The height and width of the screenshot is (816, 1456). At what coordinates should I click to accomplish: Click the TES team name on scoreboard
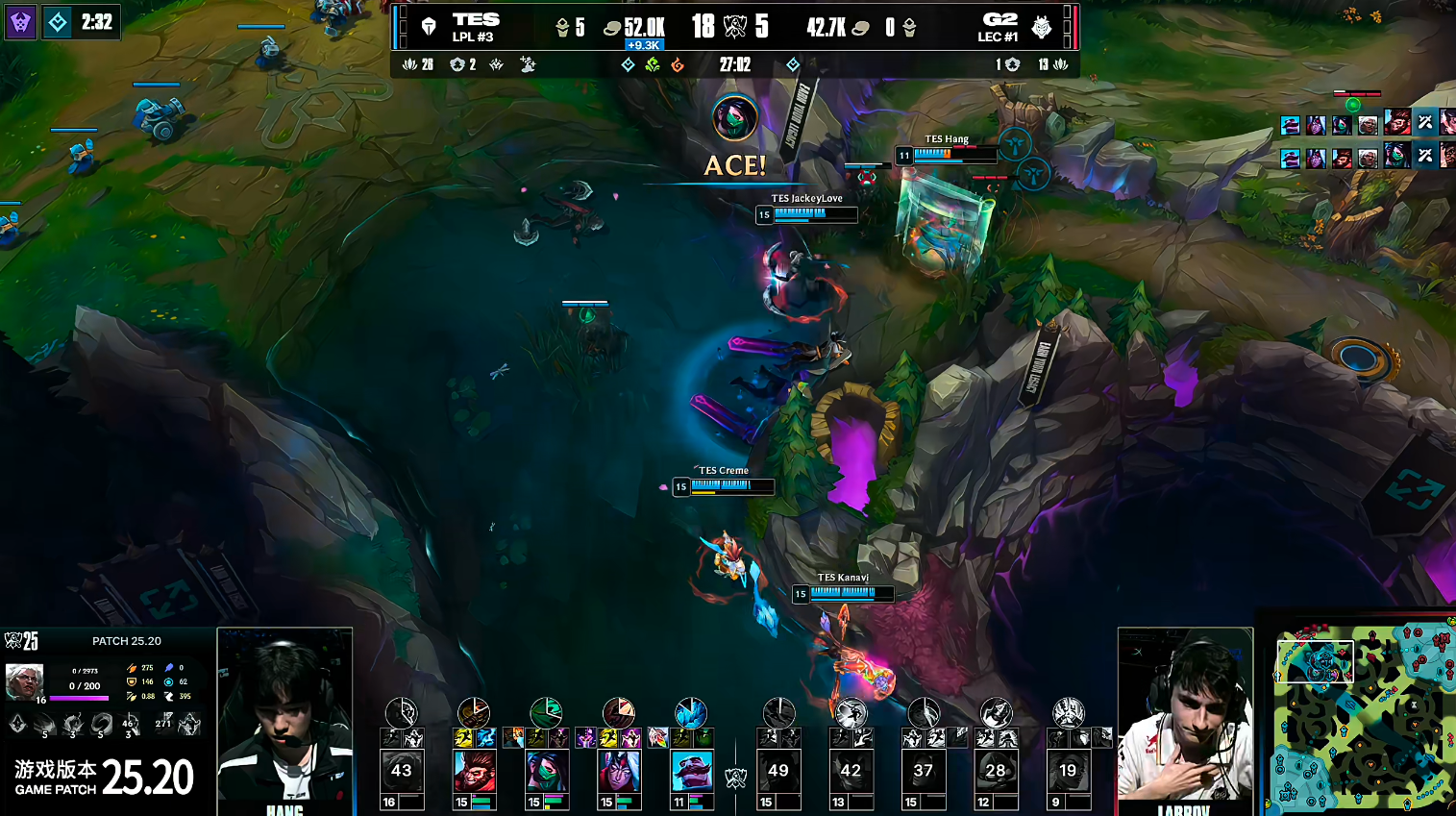click(476, 20)
